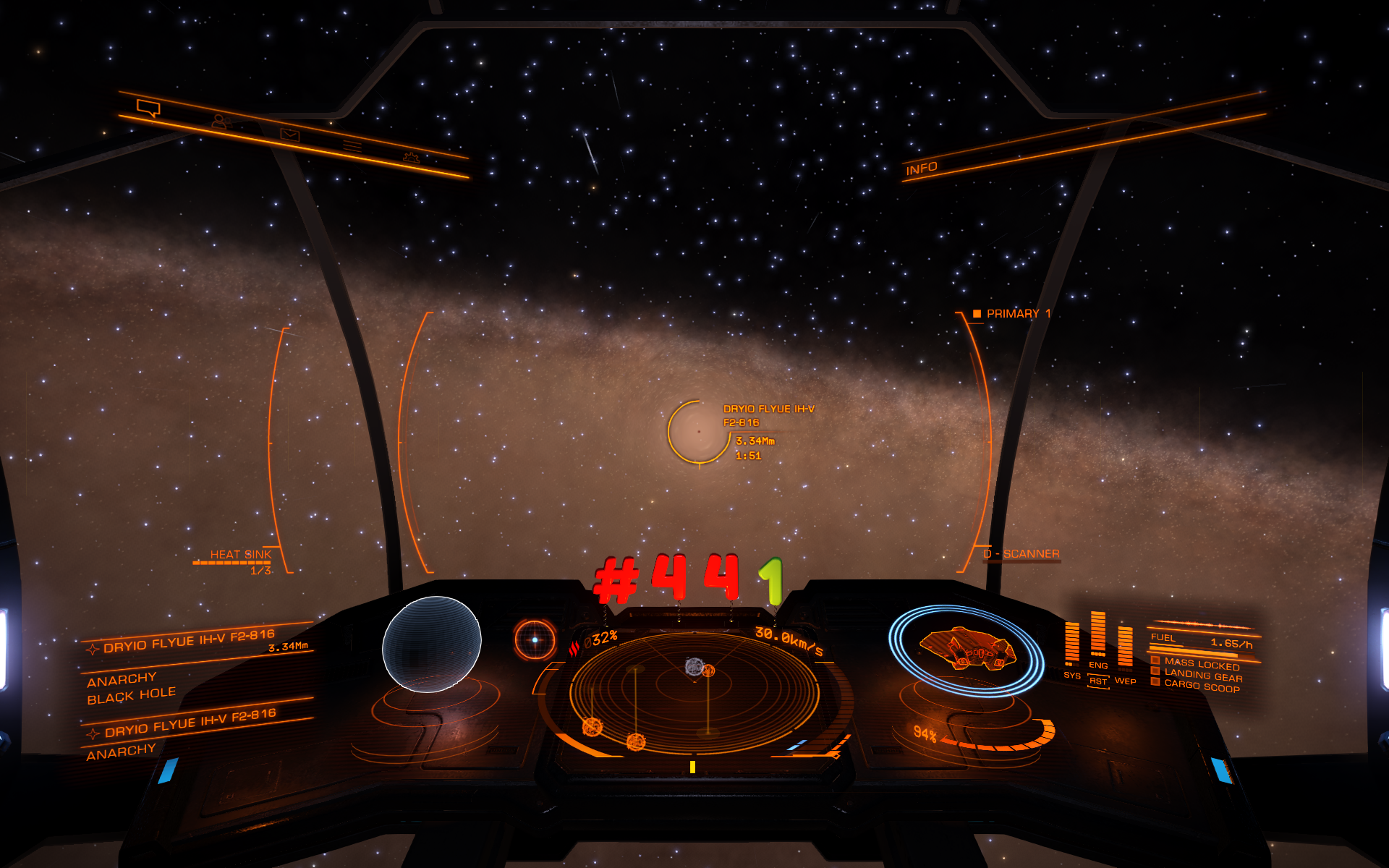Viewport: 1389px width, 868px height.
Task: Toggle the Cargo Scoop indicator
Action: pos(1201,686)
